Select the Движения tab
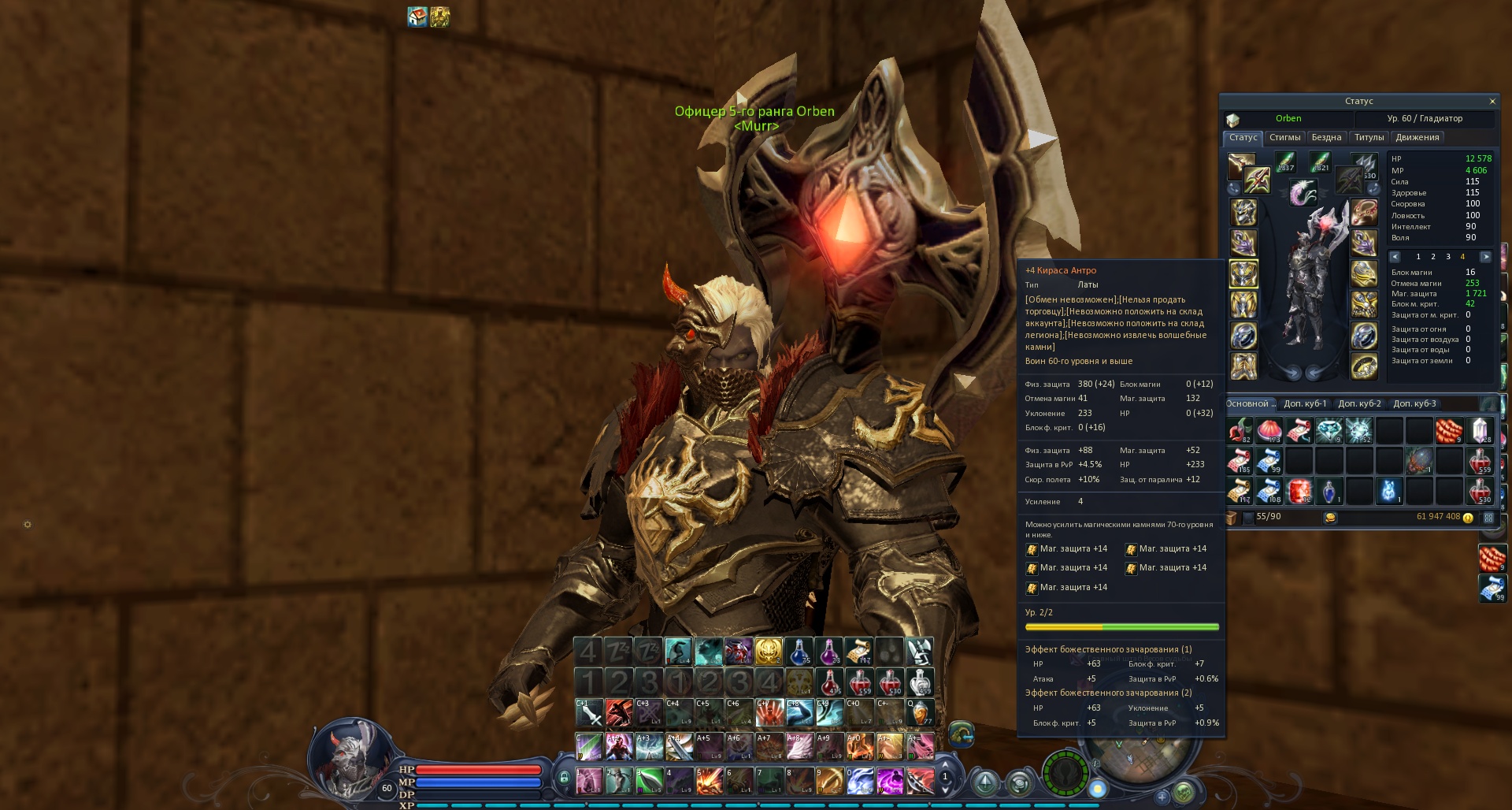 point(1417,138)
